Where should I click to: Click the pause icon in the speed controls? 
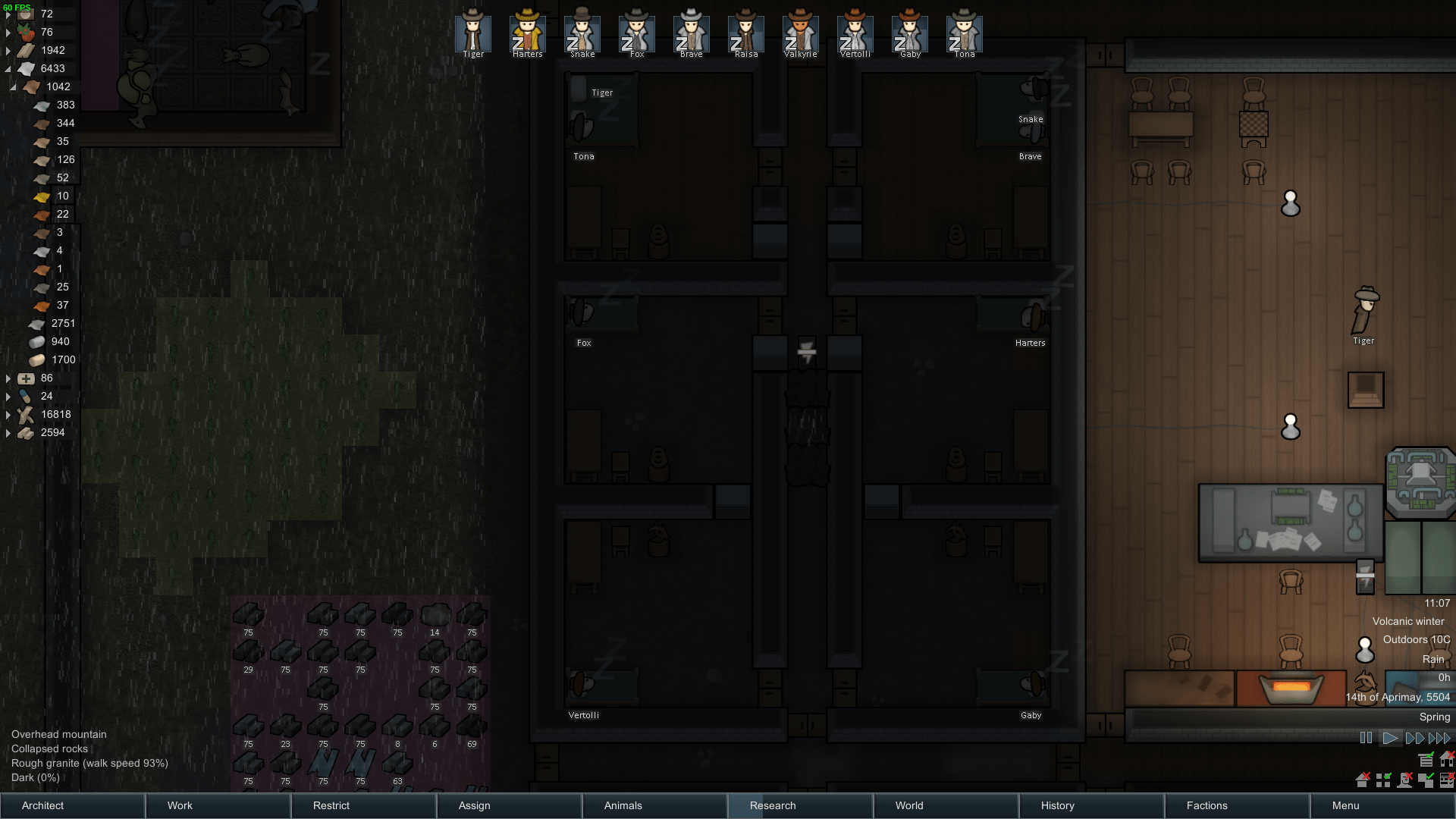tap(1367, 737)
